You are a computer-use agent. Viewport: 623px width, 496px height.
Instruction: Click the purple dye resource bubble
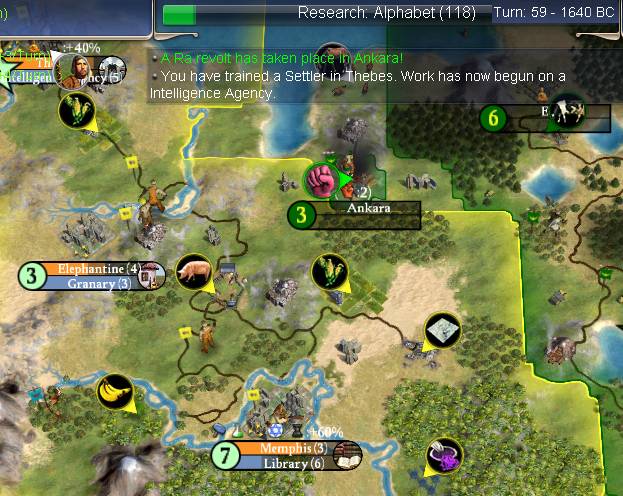[x=441, y=455]
